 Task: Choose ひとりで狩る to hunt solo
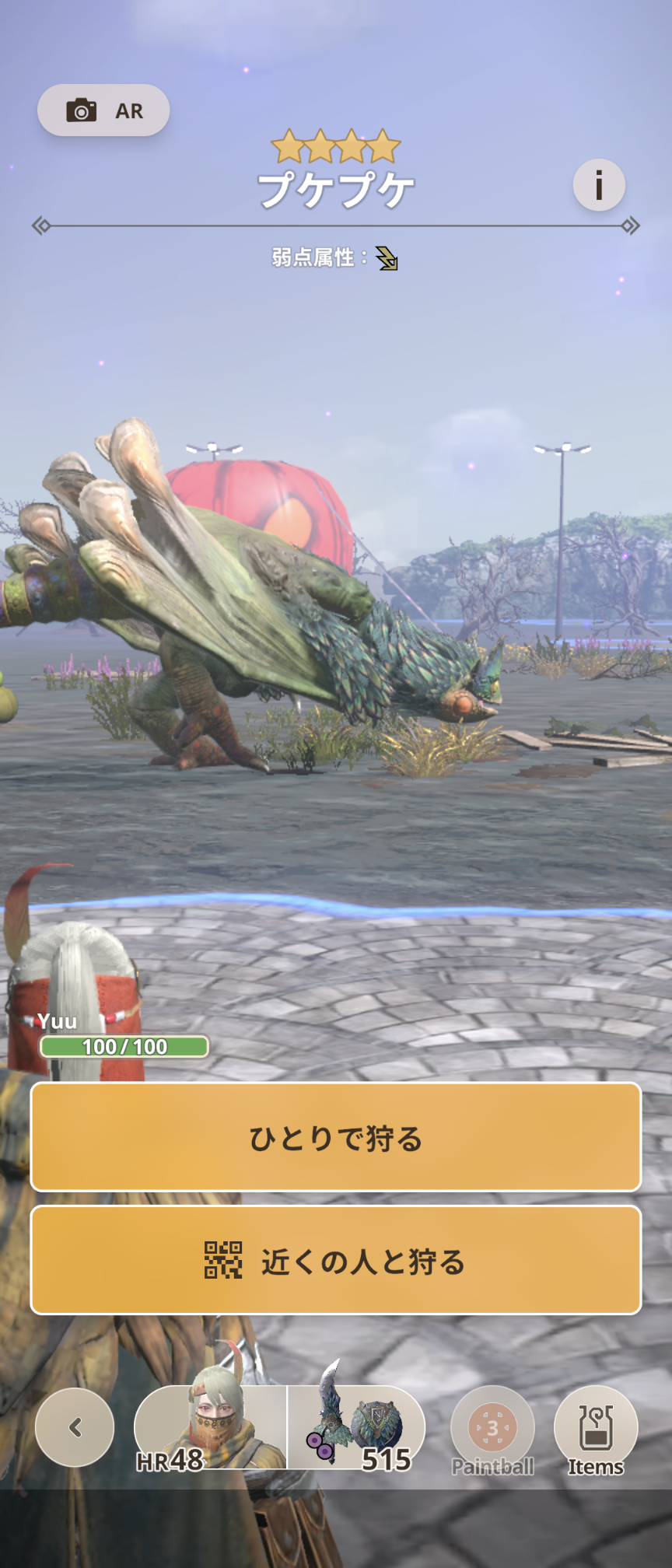(x=336, y=1137)
